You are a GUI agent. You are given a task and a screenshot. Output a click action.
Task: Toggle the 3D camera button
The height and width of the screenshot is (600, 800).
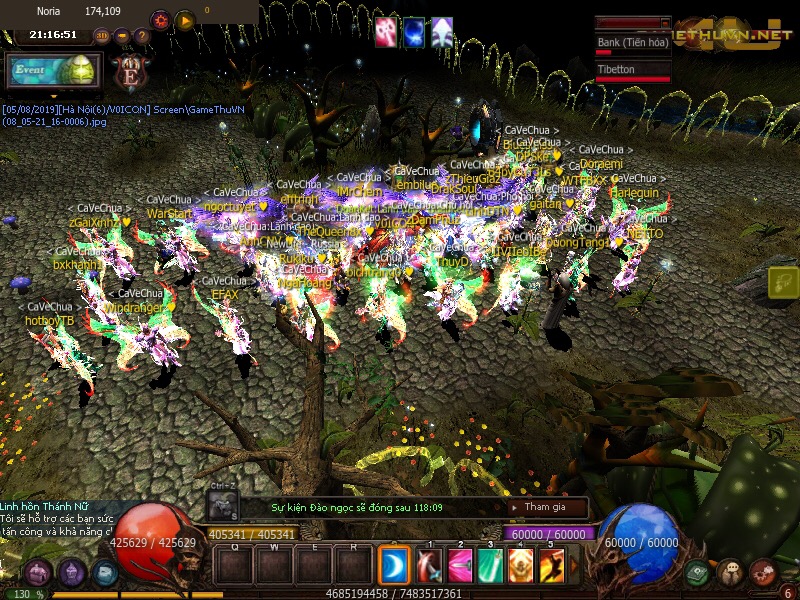101,36
